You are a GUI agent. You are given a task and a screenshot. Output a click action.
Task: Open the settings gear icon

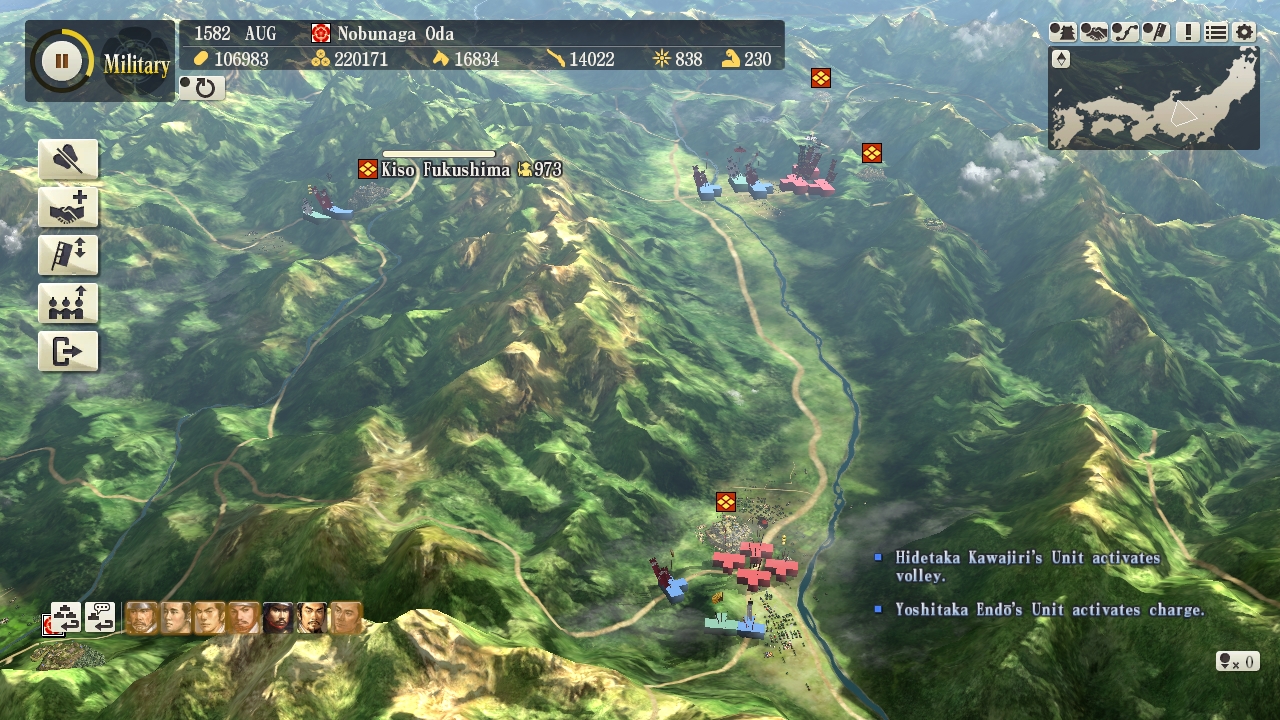pos(1242,33)
